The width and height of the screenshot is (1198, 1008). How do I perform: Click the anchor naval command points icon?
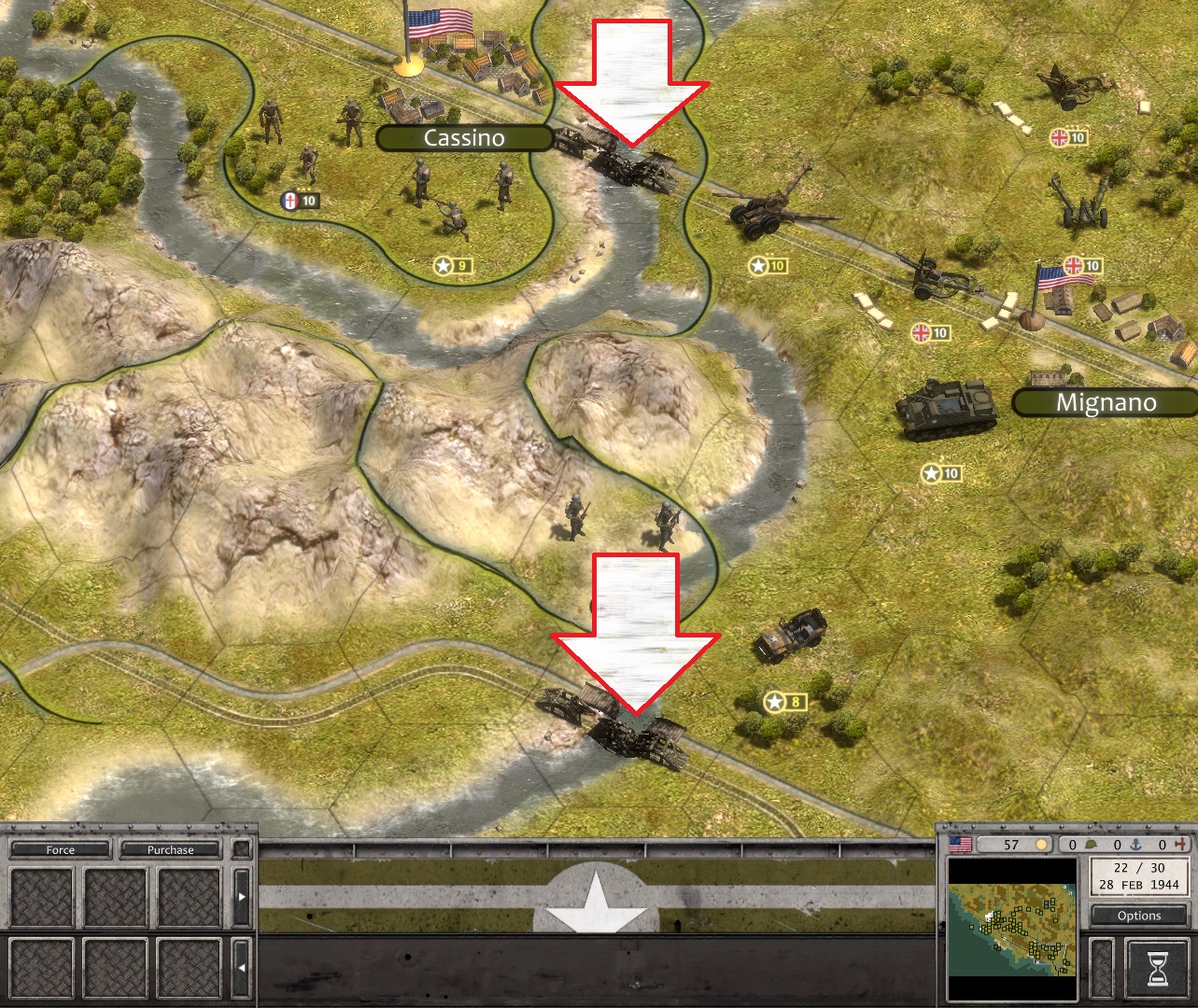[1135, 846]
